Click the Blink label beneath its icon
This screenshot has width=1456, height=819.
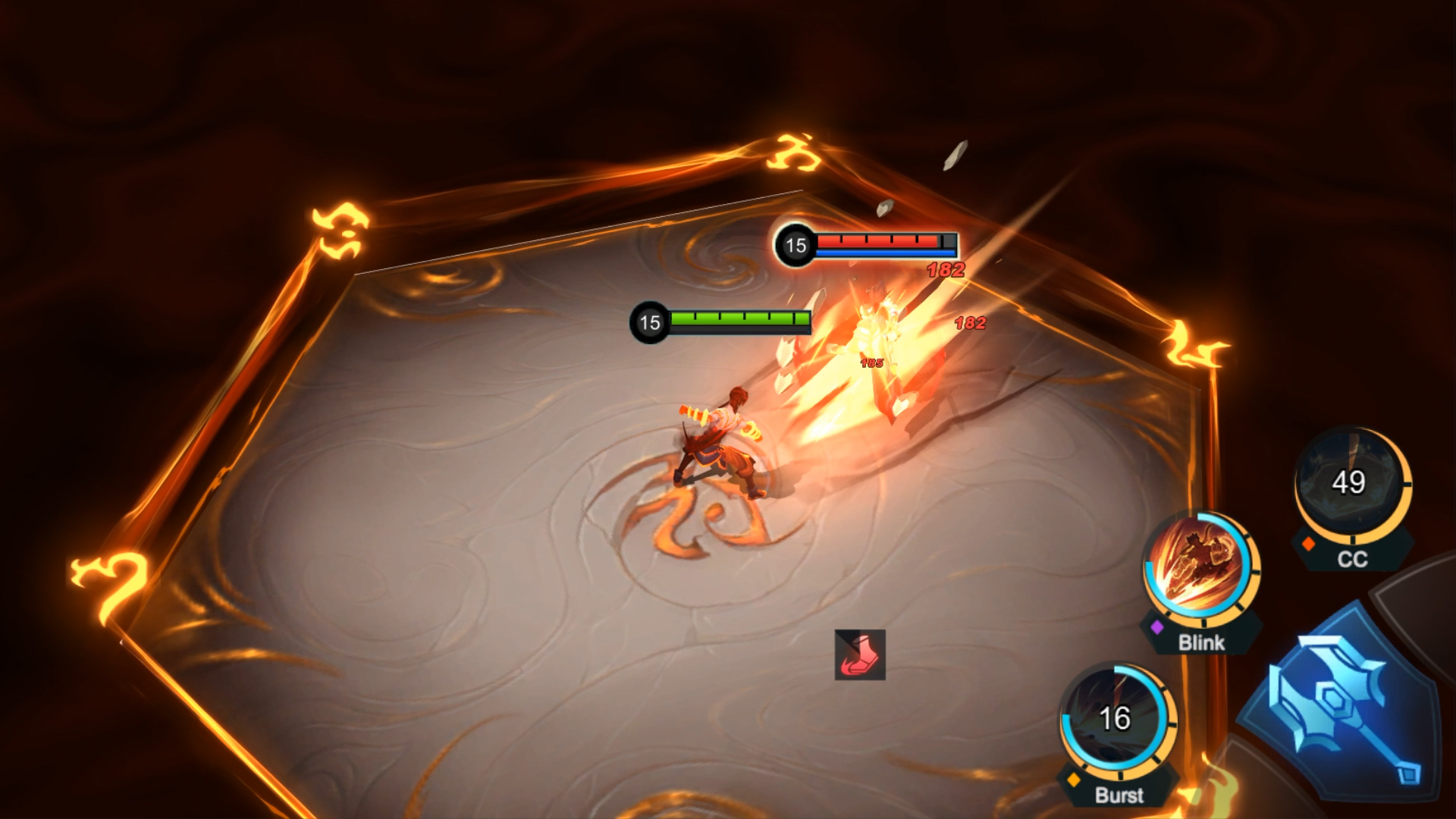[1202, 643]
